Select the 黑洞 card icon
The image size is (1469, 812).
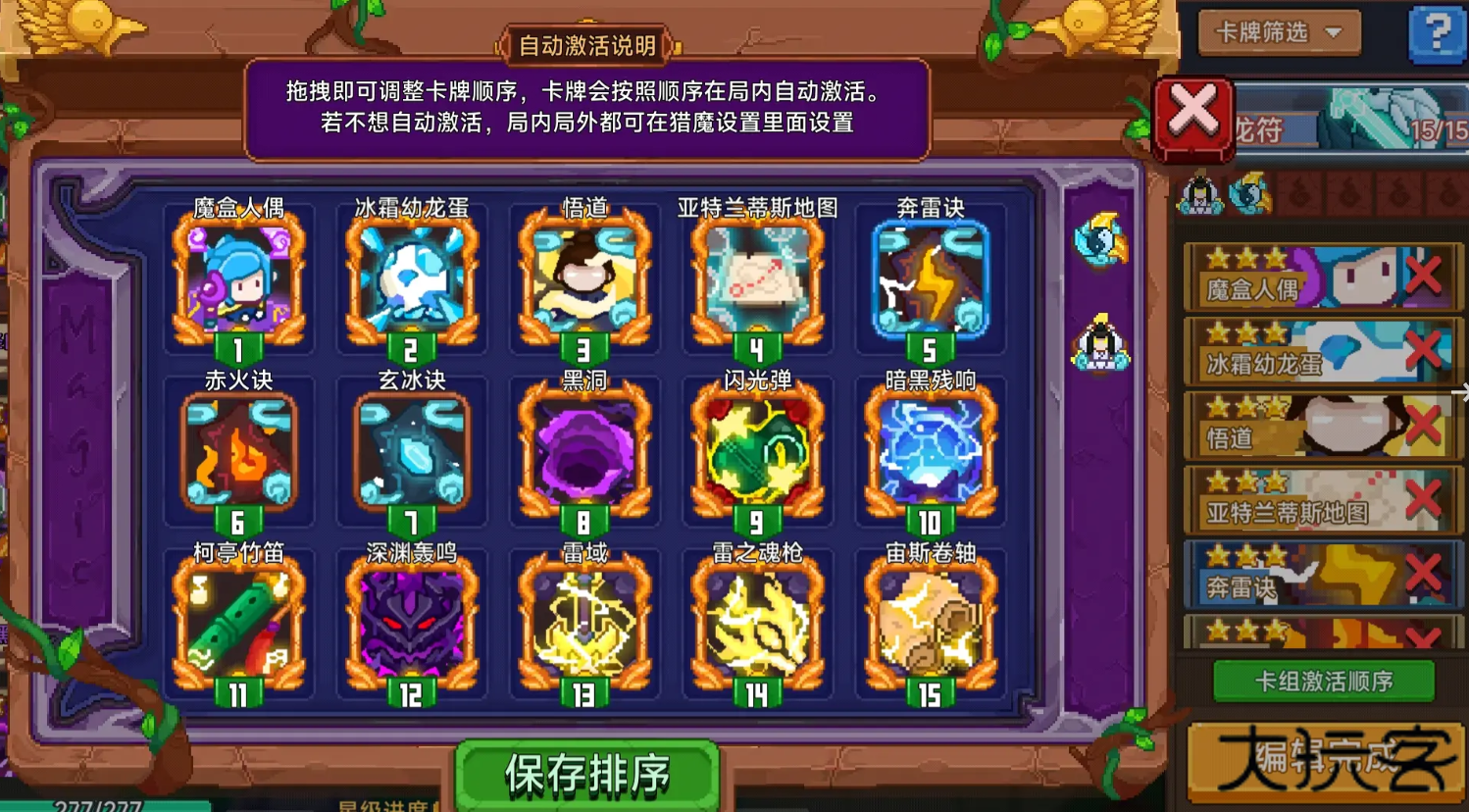[584, 451]
